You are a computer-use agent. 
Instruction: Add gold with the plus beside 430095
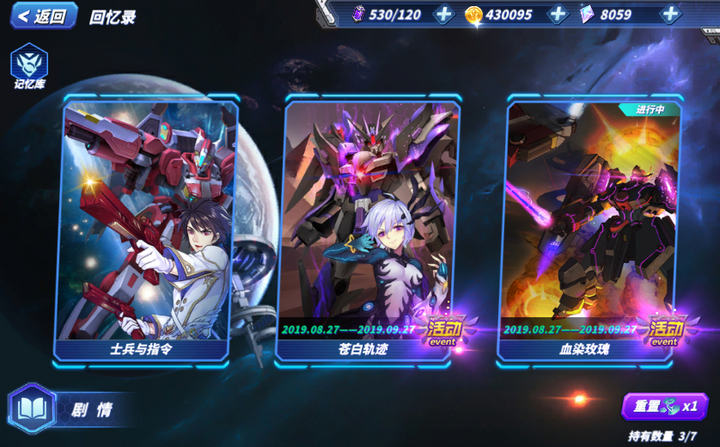[x=558, y=14]
